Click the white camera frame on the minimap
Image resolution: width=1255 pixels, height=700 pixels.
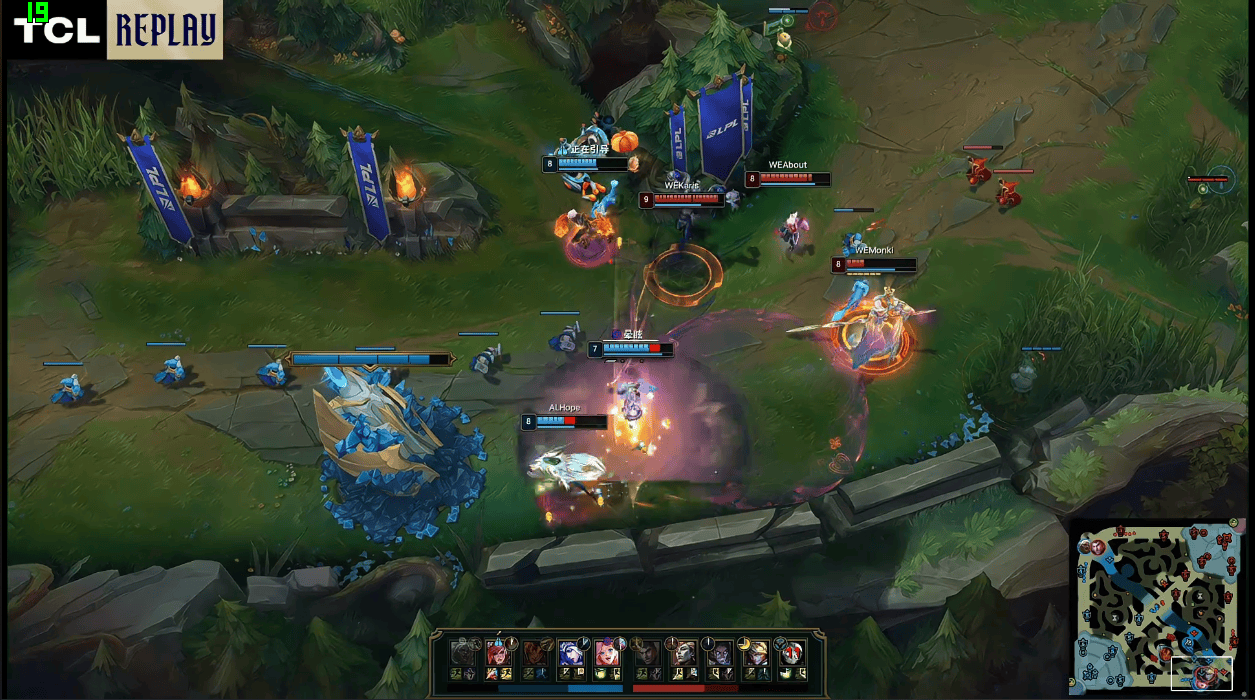pyautogui.click(x=1201, y=673)
